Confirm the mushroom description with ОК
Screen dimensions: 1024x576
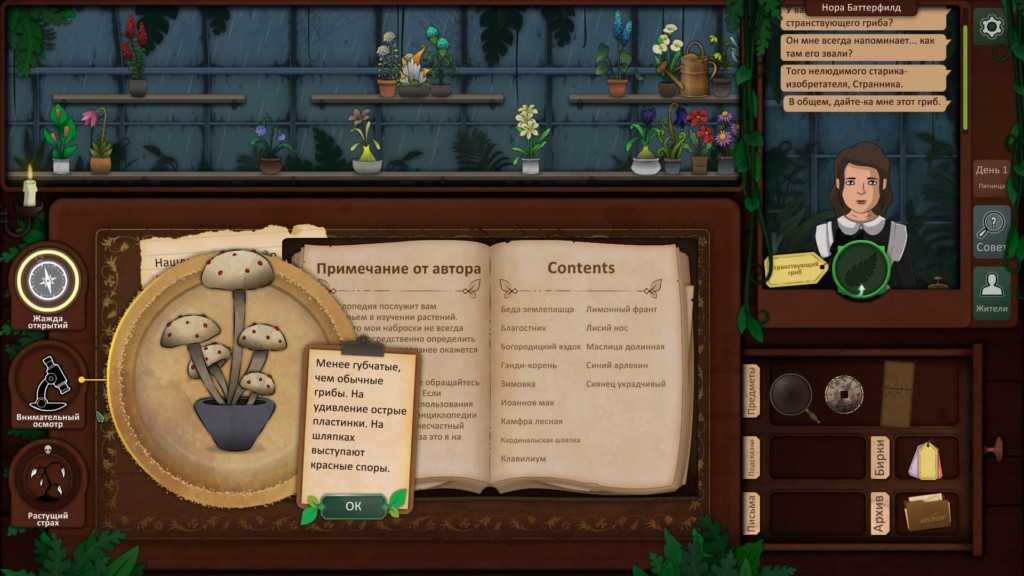pyautogui.click(x=353, y=506)
